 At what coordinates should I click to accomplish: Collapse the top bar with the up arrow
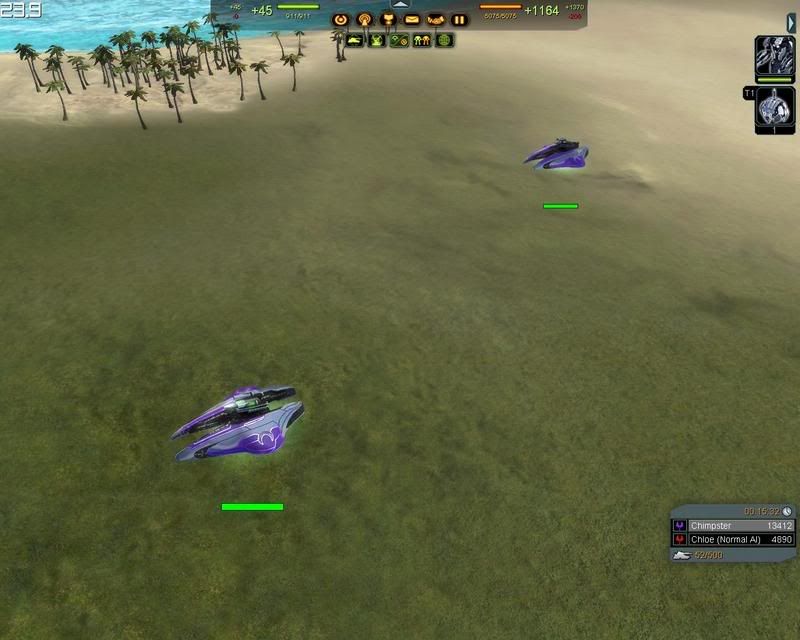coord(399,4)
